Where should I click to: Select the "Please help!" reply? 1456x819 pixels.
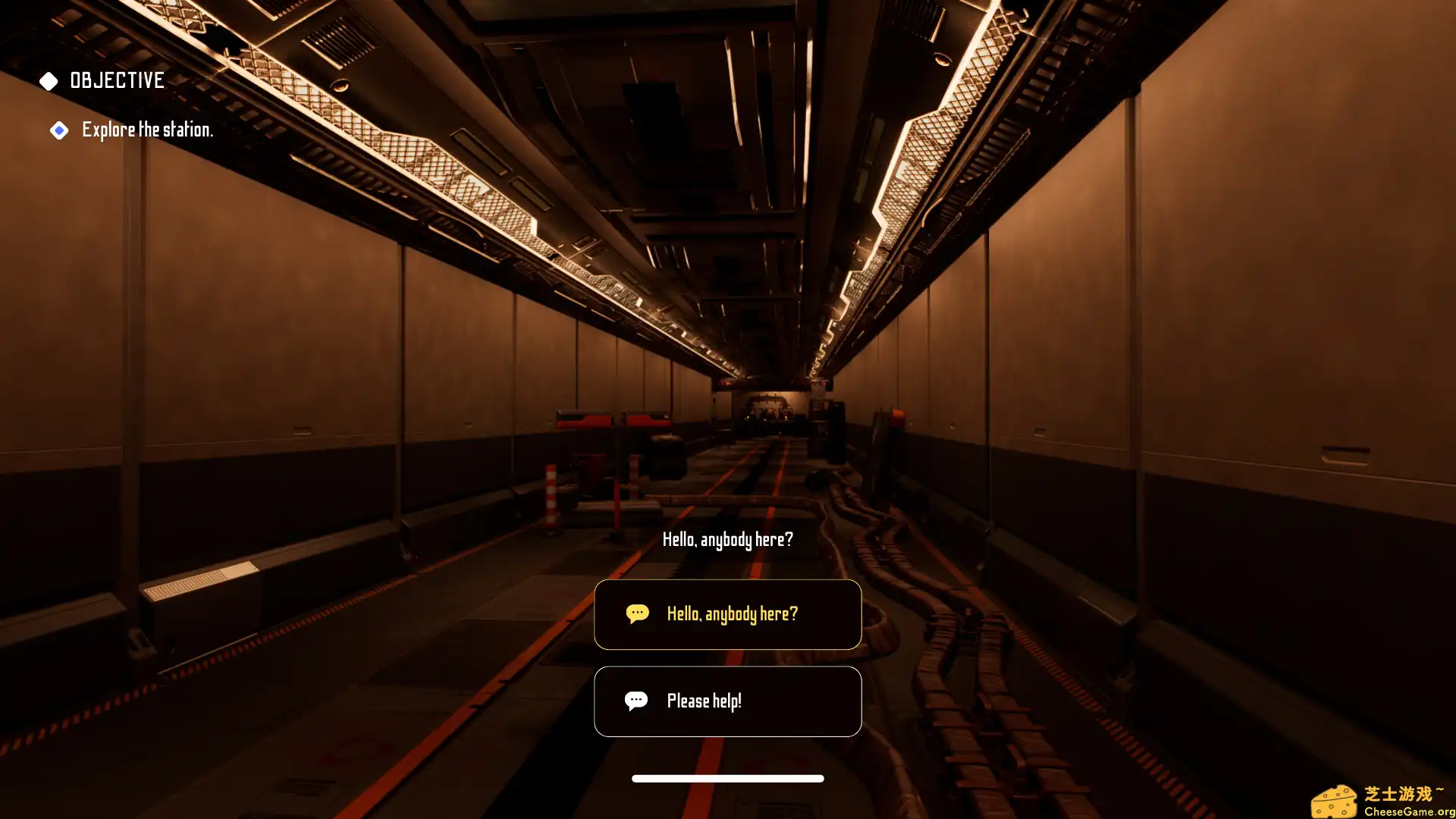point(727,701)
